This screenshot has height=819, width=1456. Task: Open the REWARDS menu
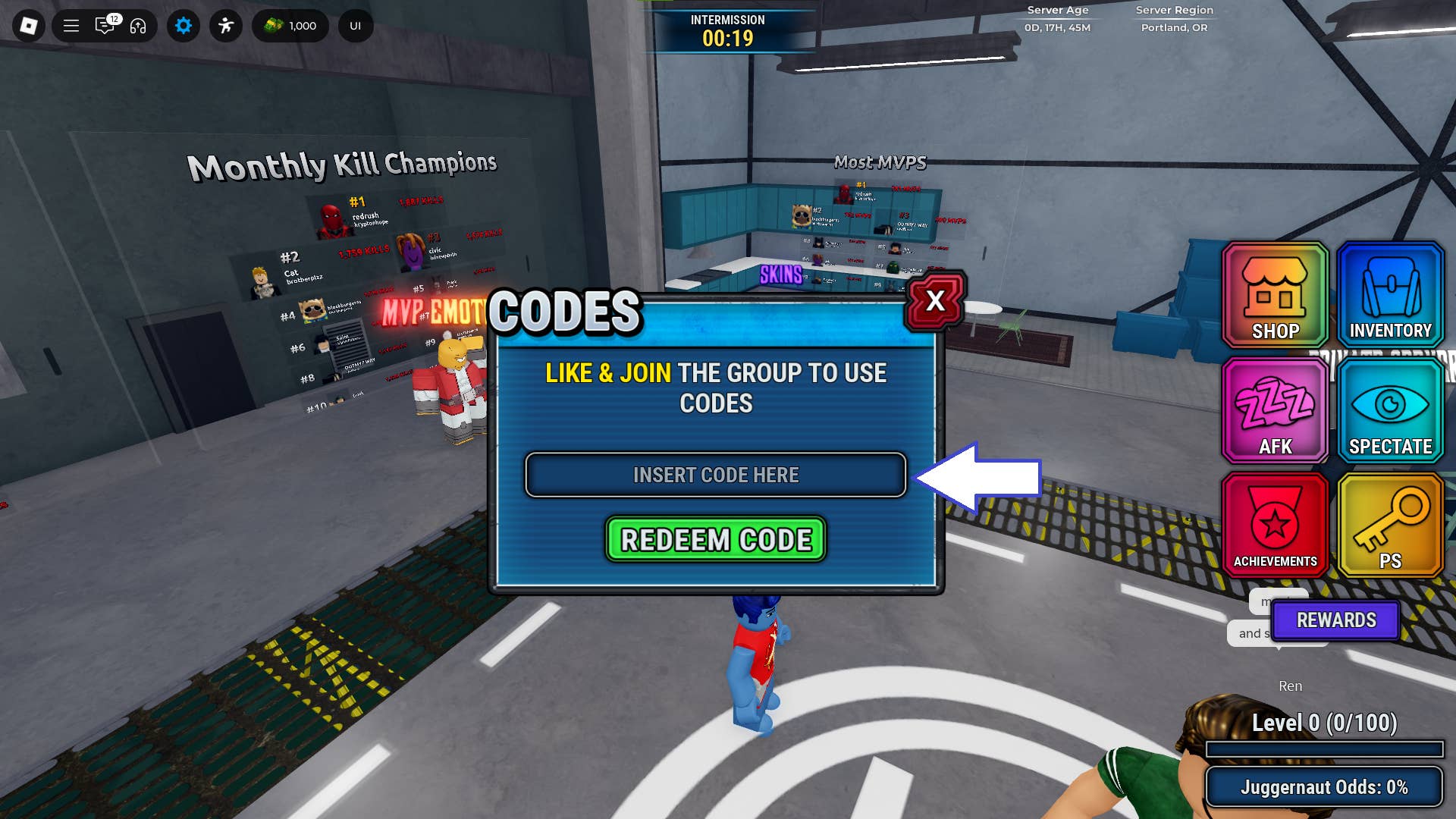(x=1335, y=620)
